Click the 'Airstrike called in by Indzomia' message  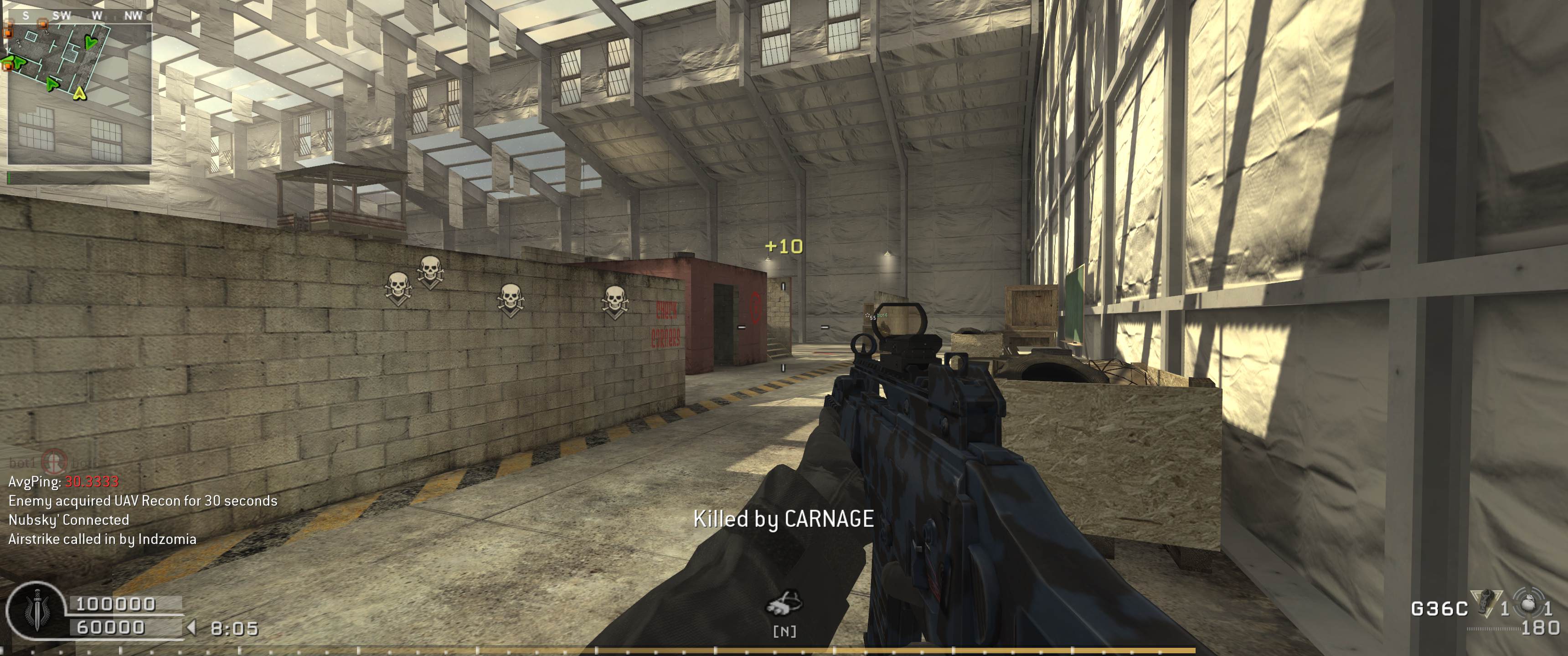point(102,539)
